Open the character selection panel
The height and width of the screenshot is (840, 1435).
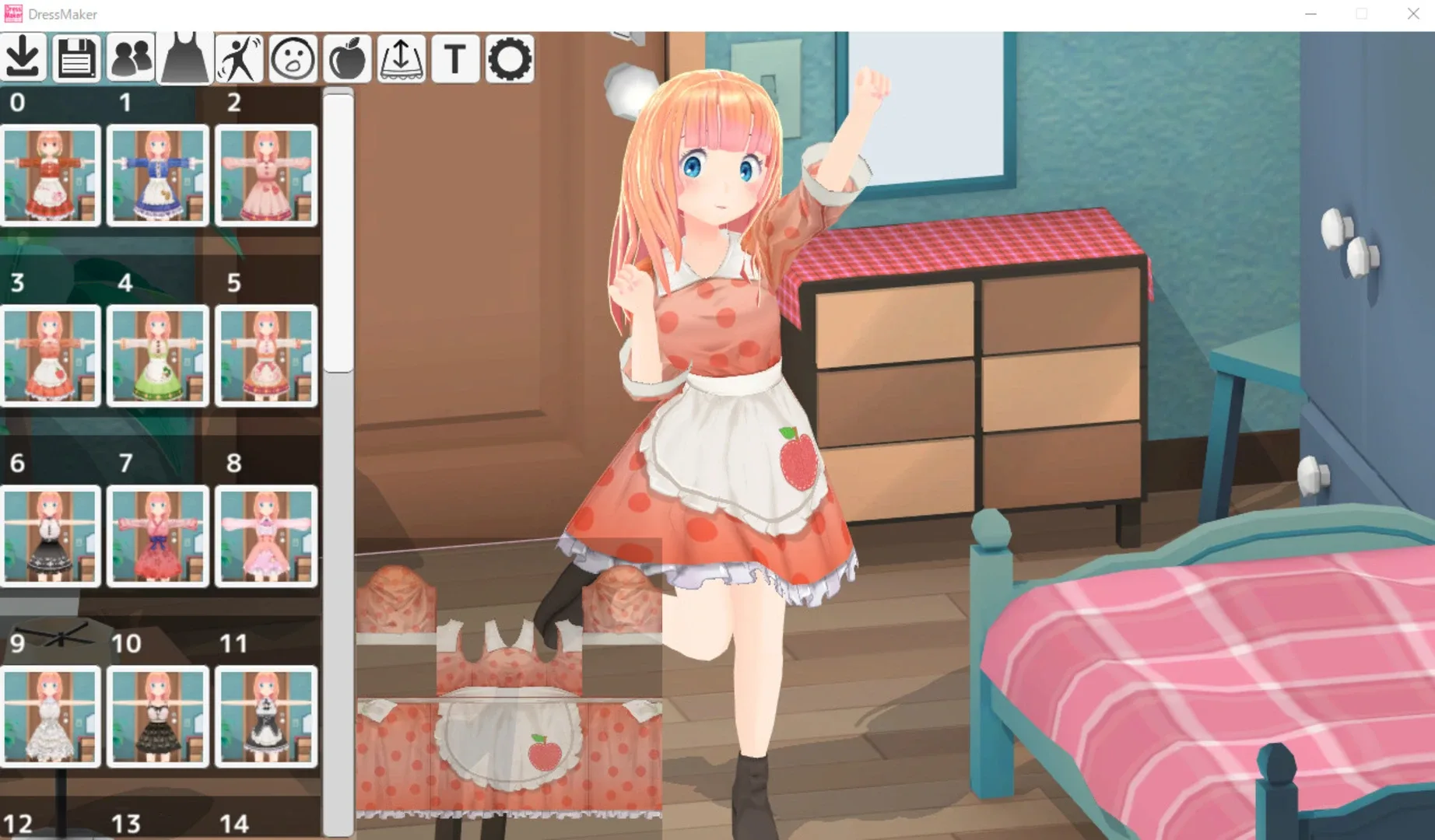point(131,57)
